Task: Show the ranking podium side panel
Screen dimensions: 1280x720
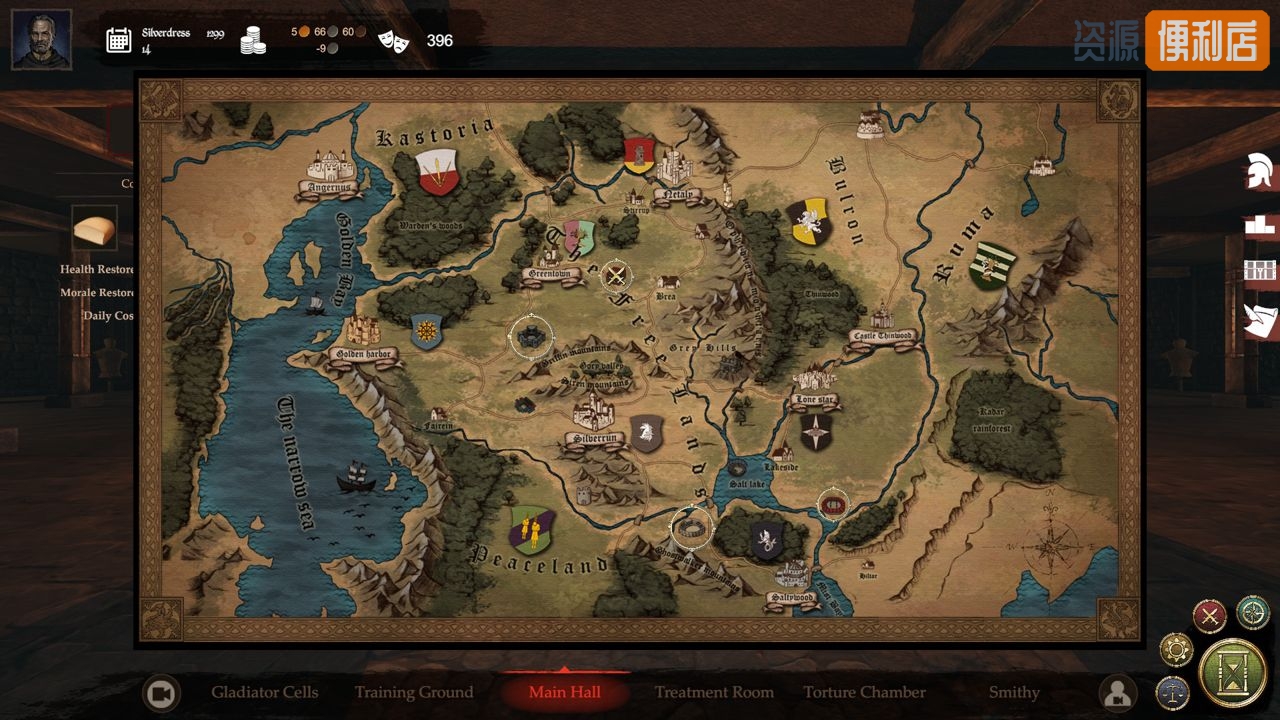Action: [1259, 224]
